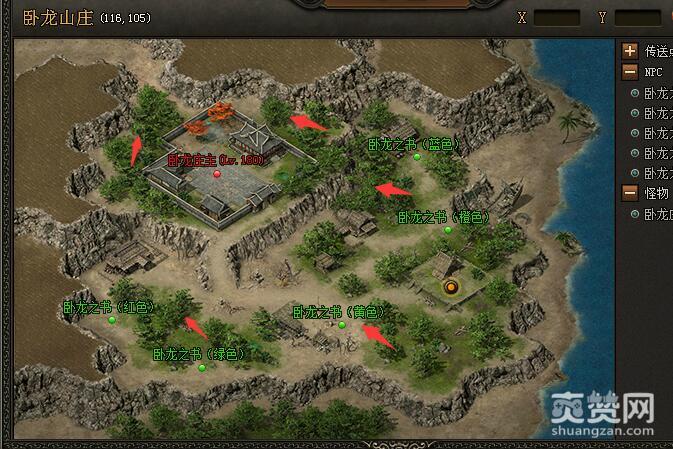
Task: Select the 卧龙之书（黄色）map marker
Action: (x=342, y=324)
